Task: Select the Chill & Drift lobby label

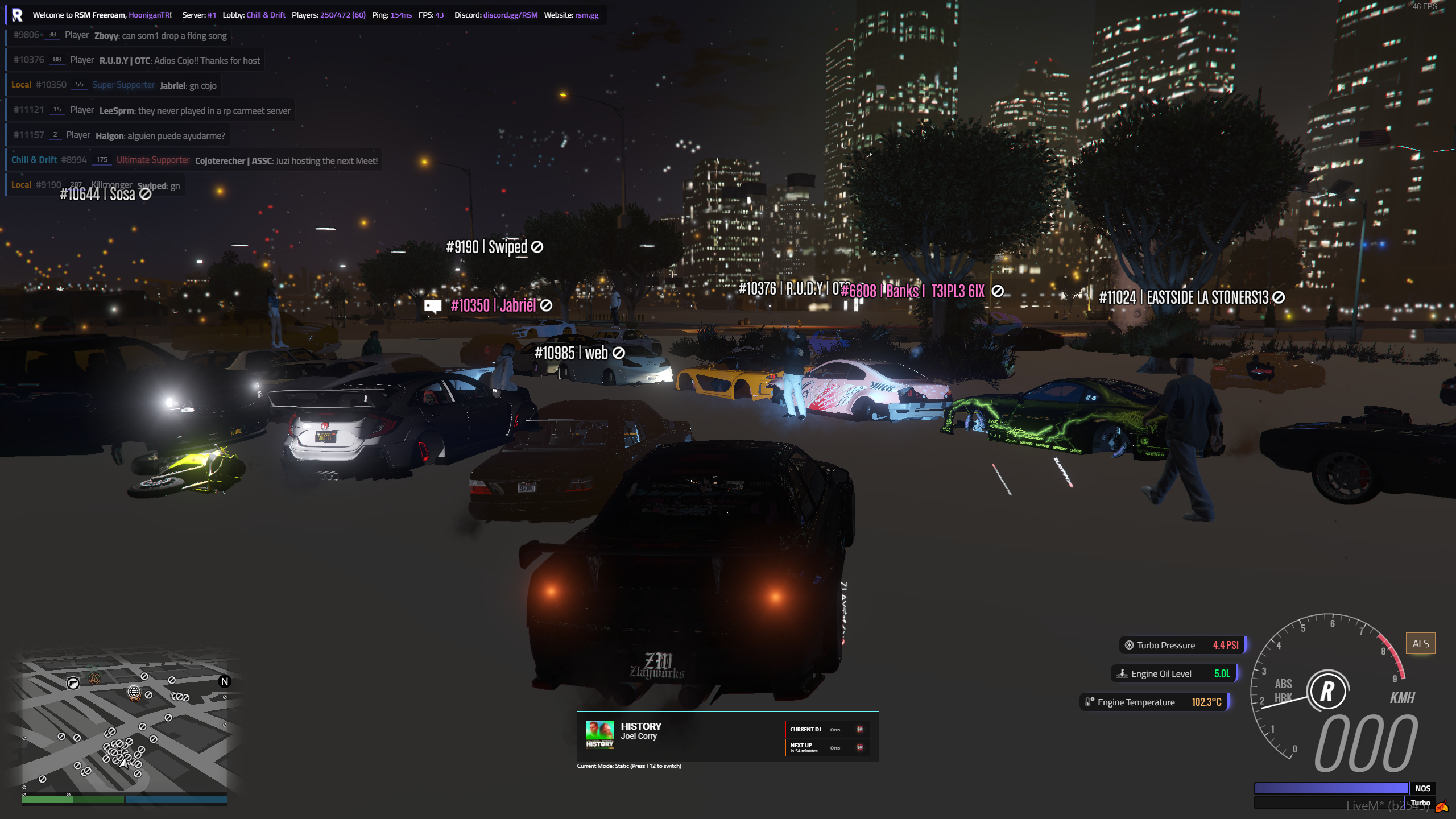Action: click(x=266, y=15)
